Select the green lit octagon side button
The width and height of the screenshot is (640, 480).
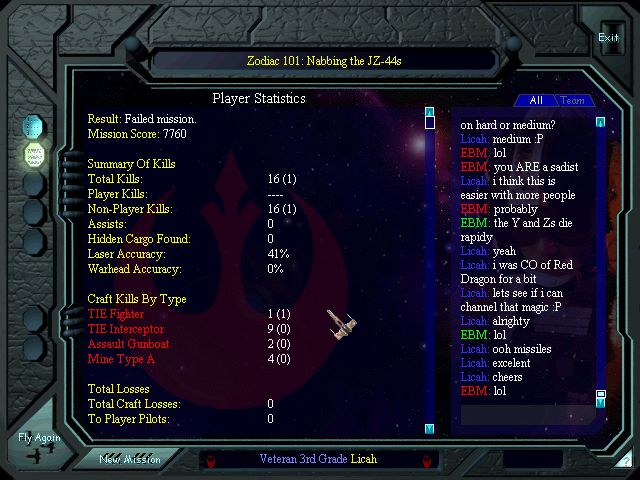tap(34, 155)
